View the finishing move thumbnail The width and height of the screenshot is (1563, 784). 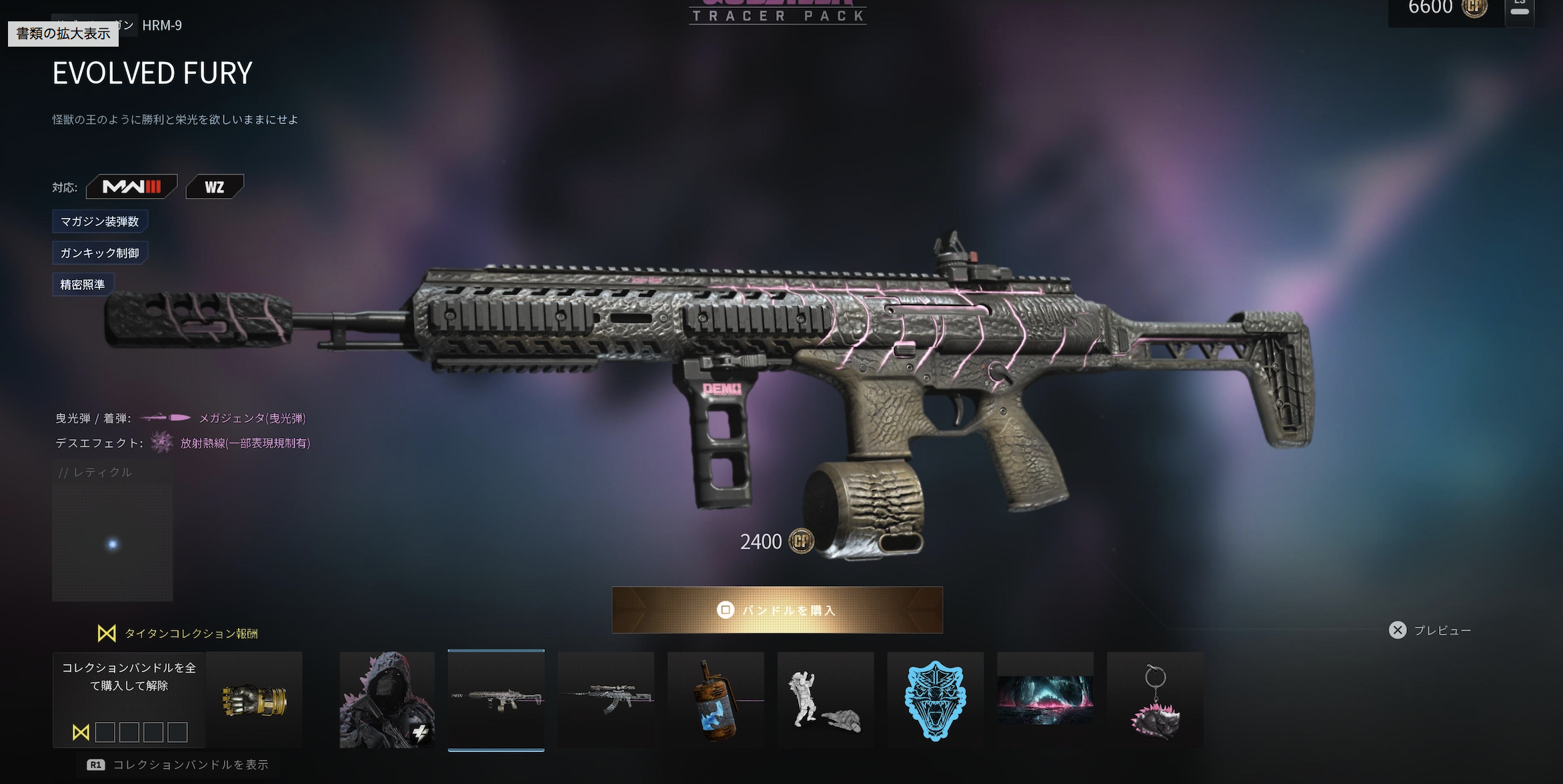point(825,700)
